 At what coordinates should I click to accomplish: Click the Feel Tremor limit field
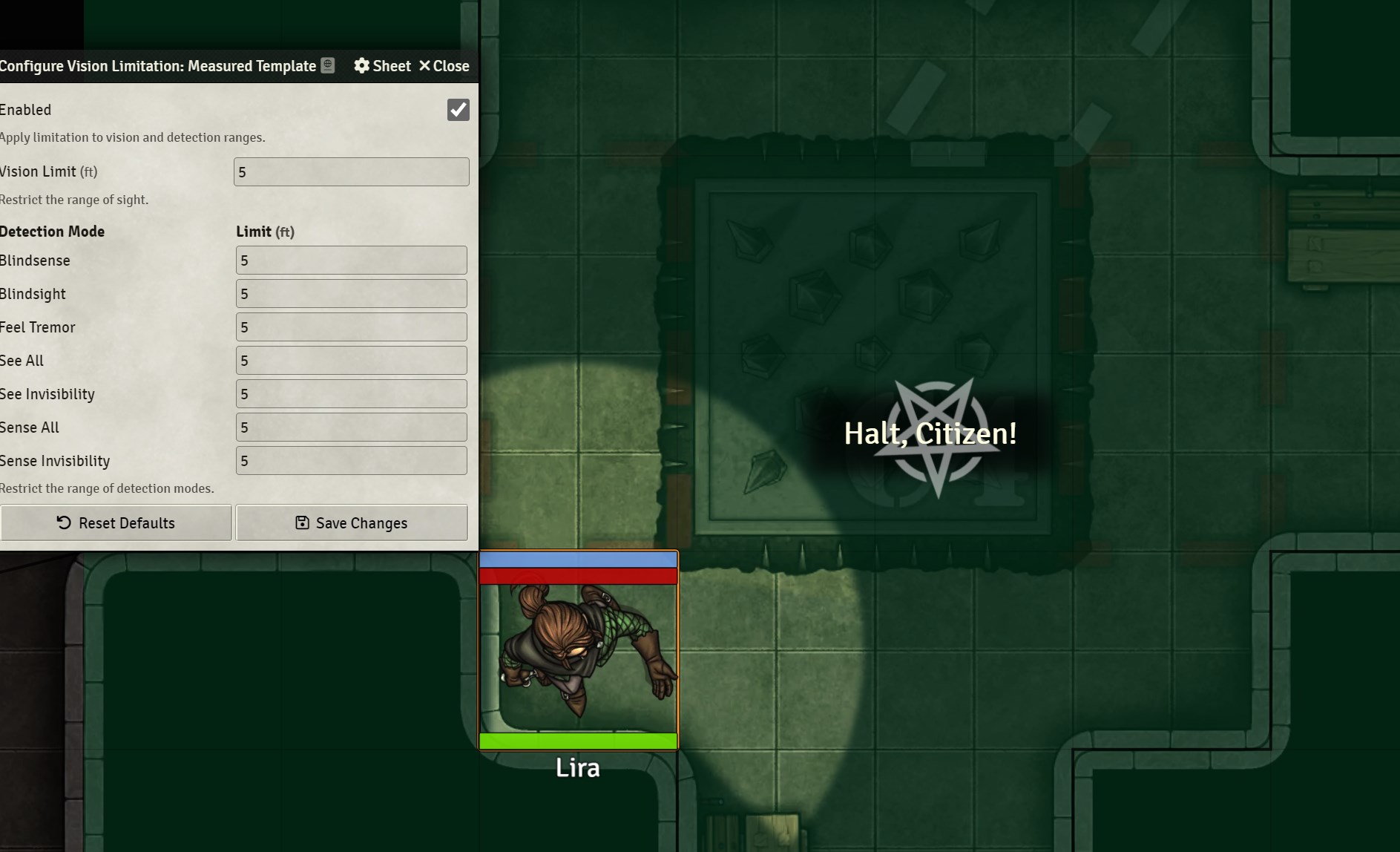[351, 327]
